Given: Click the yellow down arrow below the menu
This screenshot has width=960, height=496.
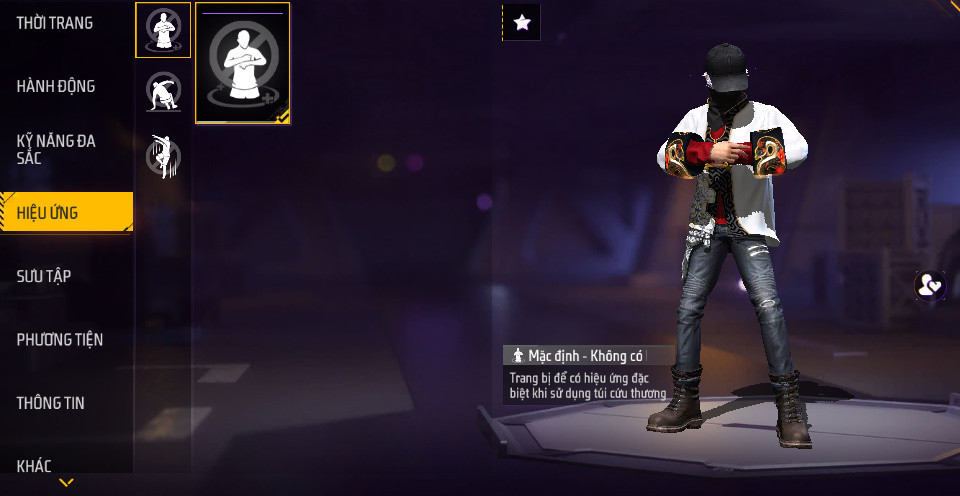Looking at the screenshot, I should pyautogui.click(x=66, y=483).
